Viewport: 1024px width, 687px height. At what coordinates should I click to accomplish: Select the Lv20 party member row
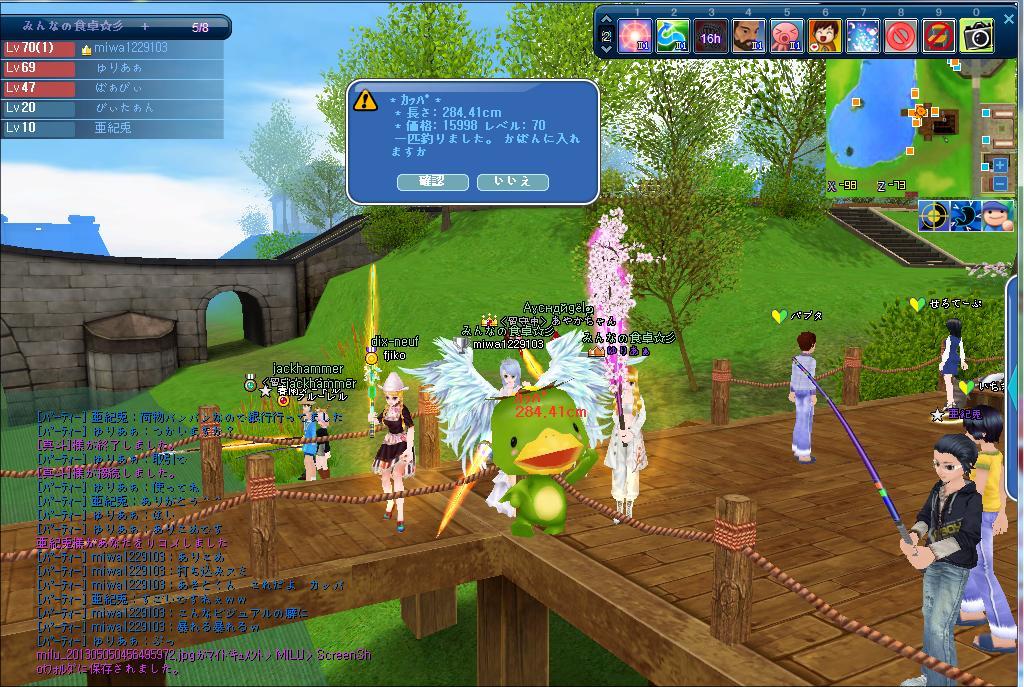pyautogui.click(x=112, y=108)
